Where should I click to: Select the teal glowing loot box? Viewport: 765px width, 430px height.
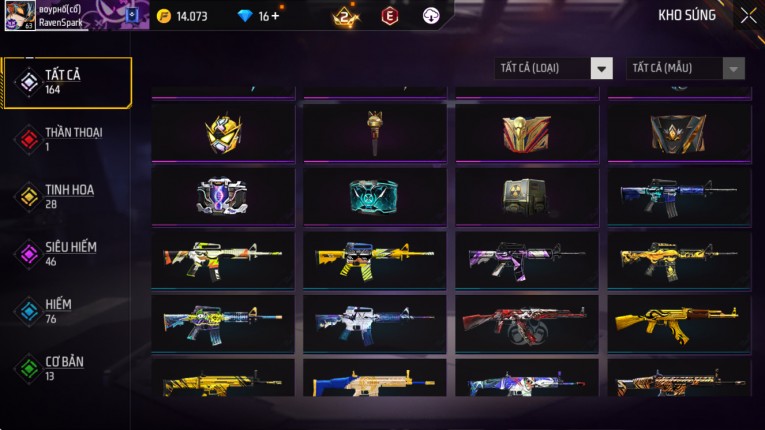tap(375, 195)
